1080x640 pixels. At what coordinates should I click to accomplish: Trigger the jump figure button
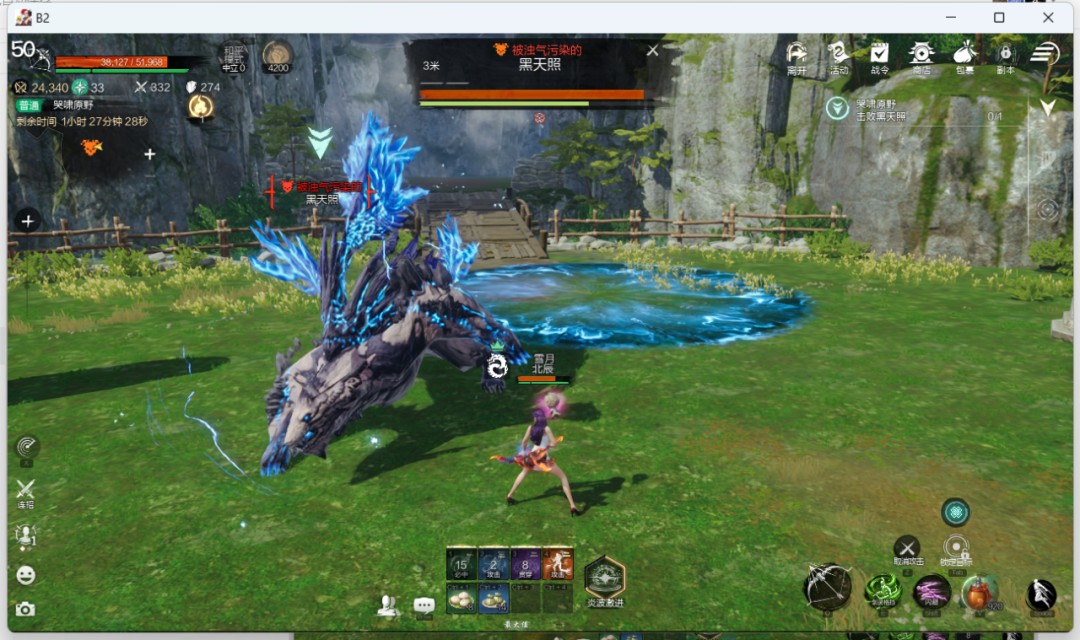tap(1041, 595)
